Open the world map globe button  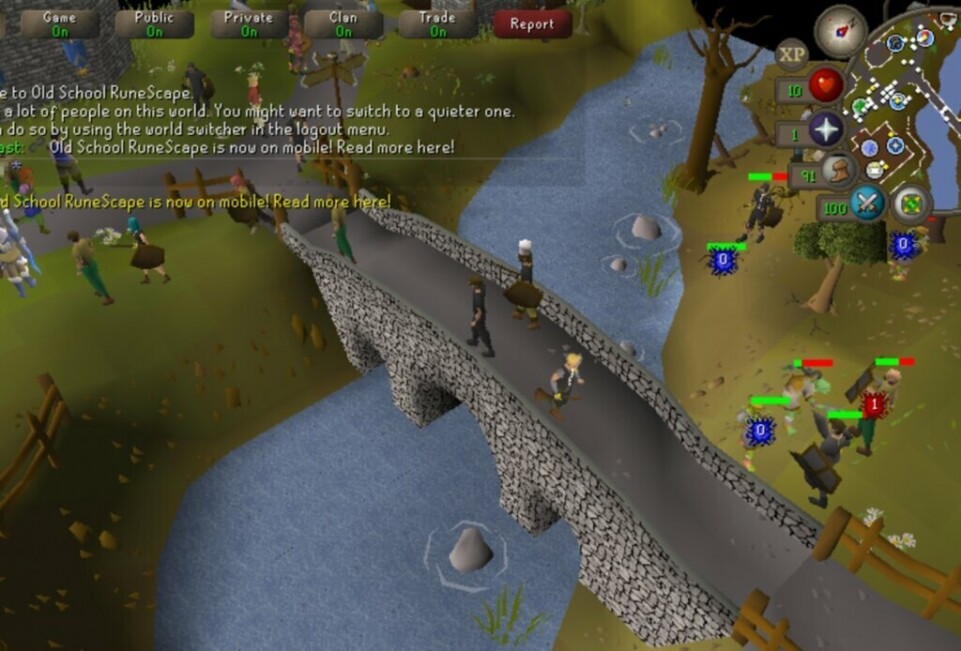click(x=911, y=203)
